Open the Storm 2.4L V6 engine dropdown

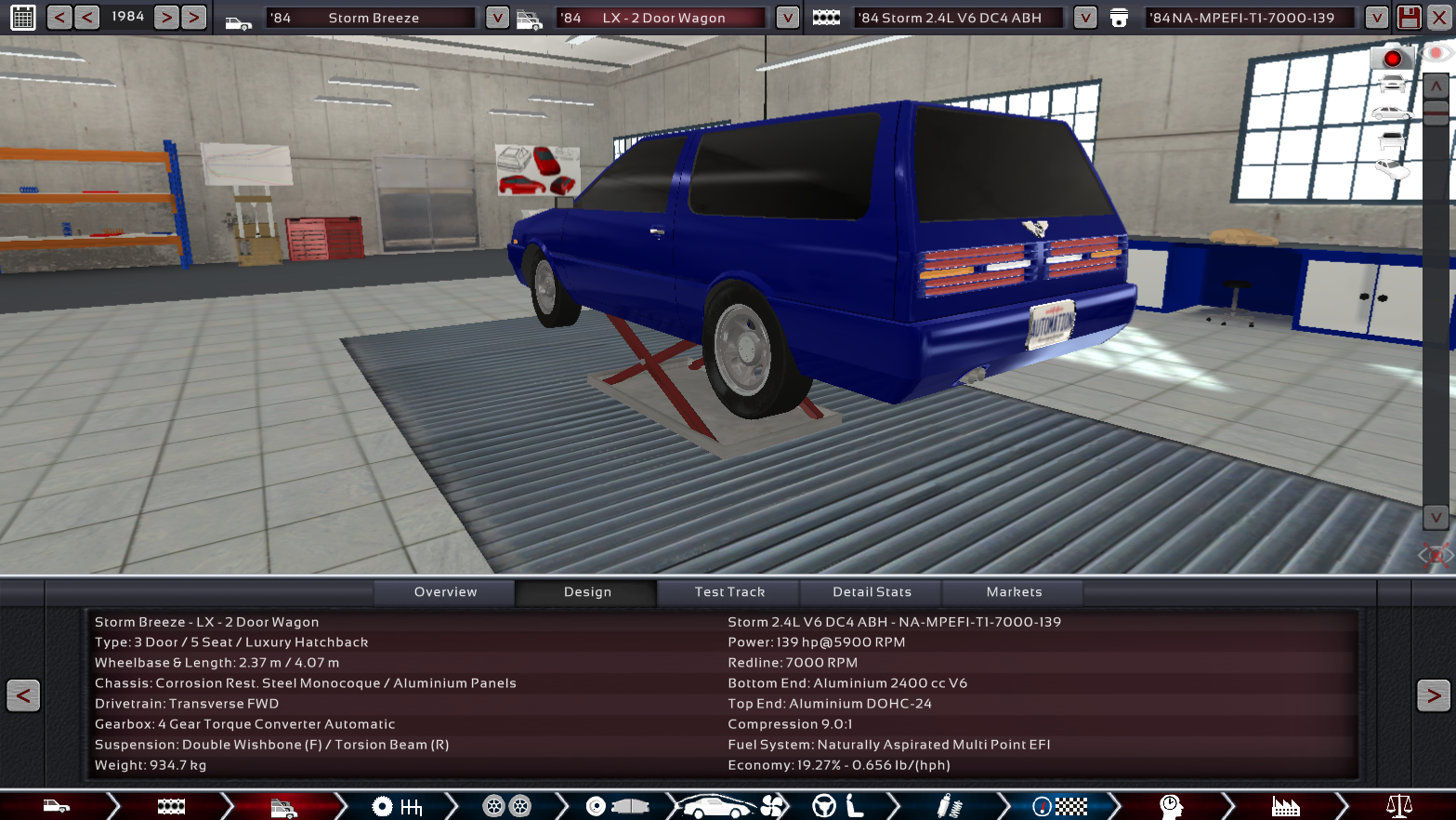[x=1084, y=18]
